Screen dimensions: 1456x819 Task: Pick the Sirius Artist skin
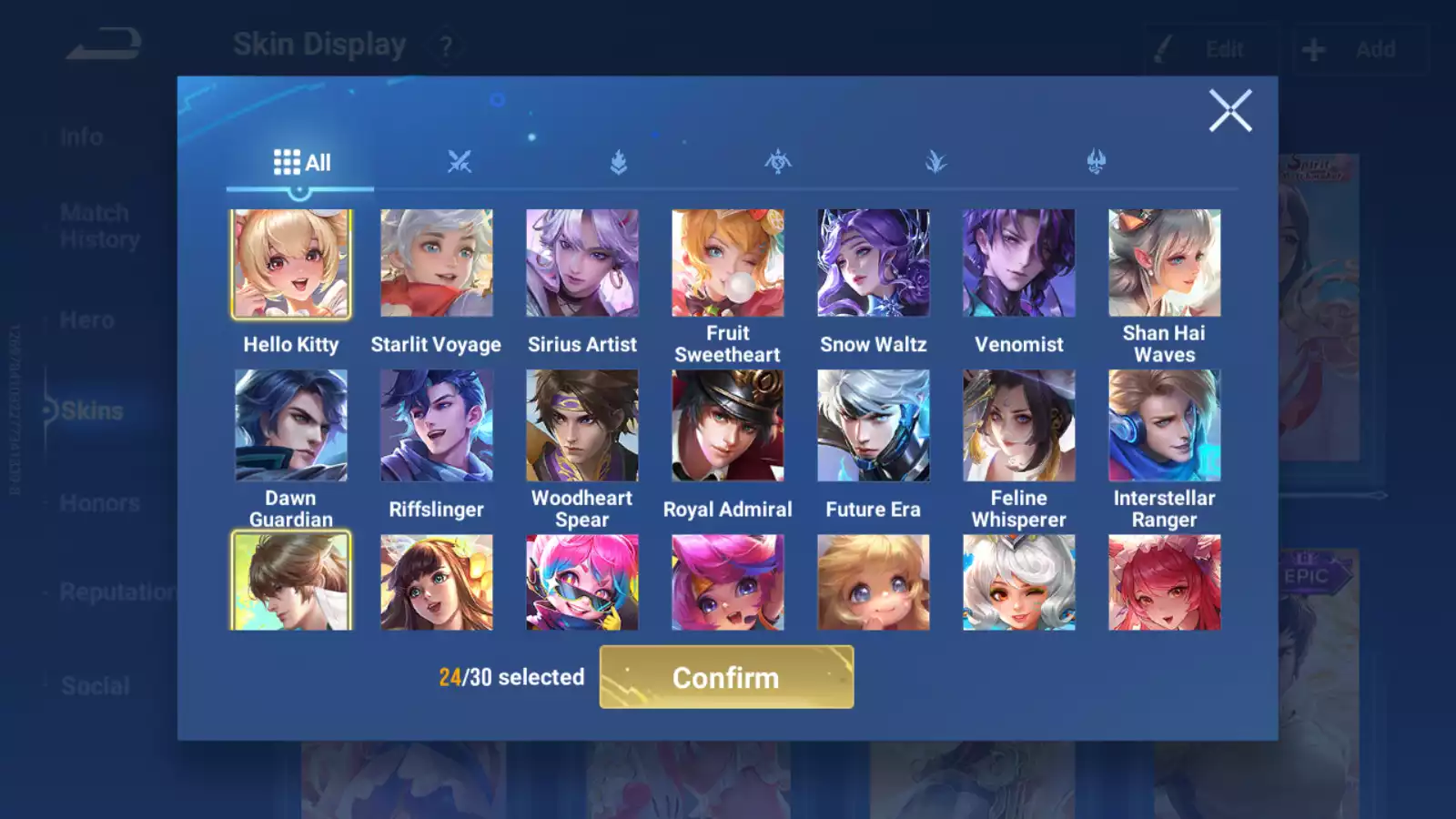tap(582, 264)
